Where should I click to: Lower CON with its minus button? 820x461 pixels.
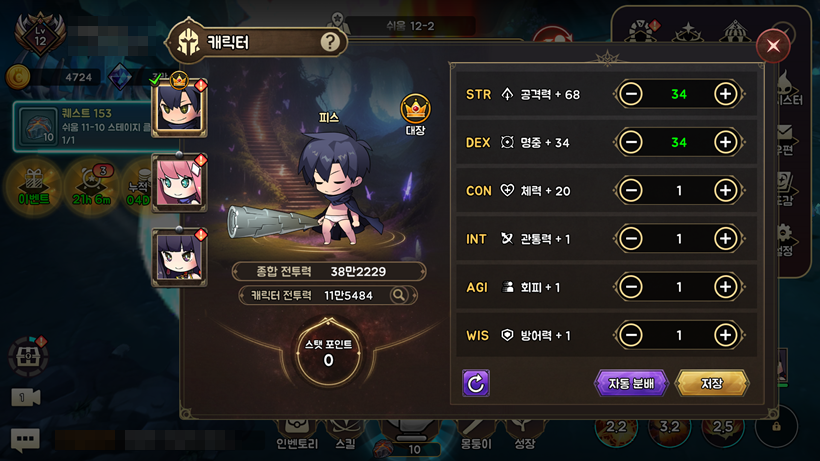coord(631,190)
